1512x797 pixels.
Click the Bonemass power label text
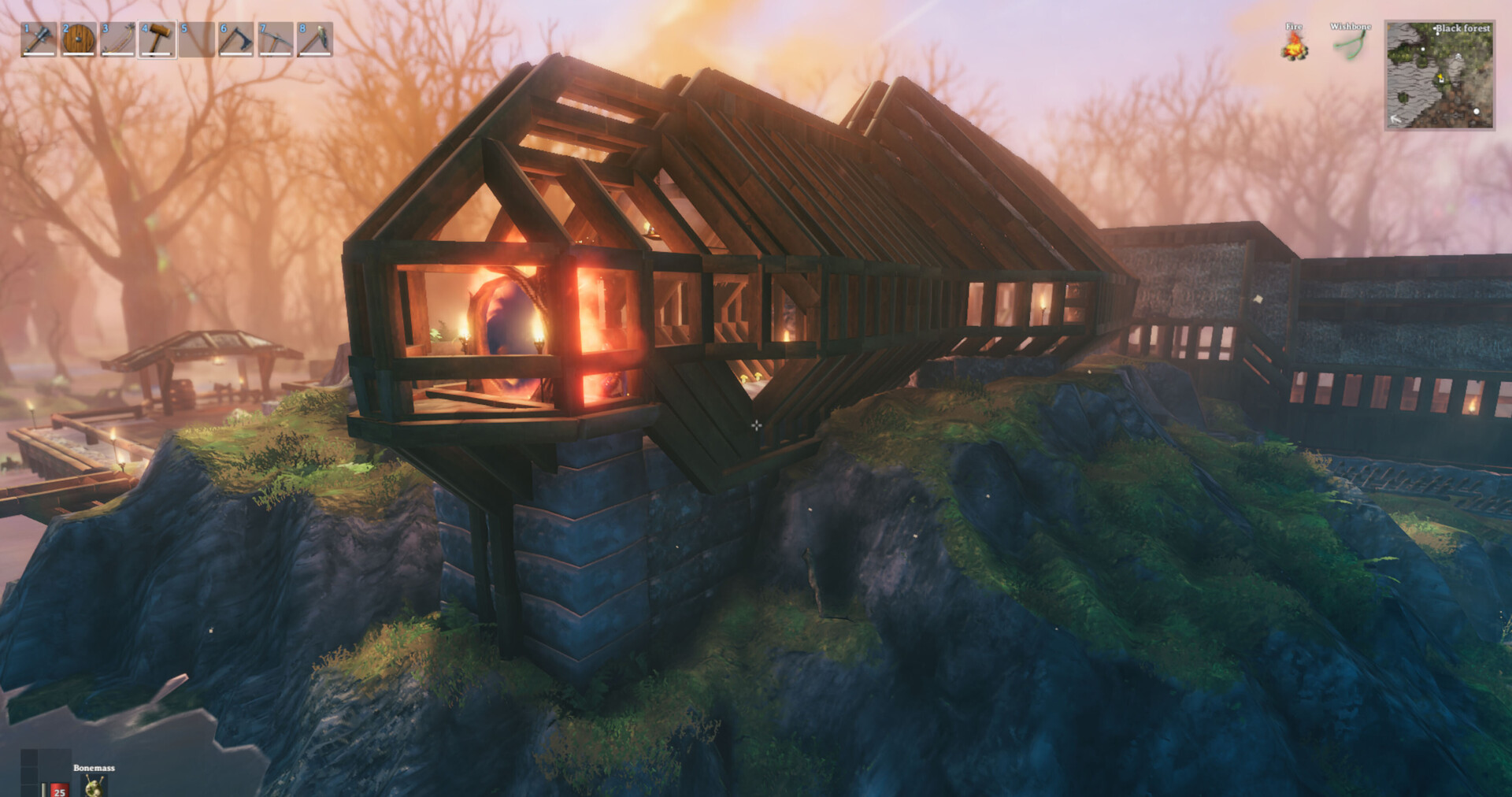[x=94, y=768]
